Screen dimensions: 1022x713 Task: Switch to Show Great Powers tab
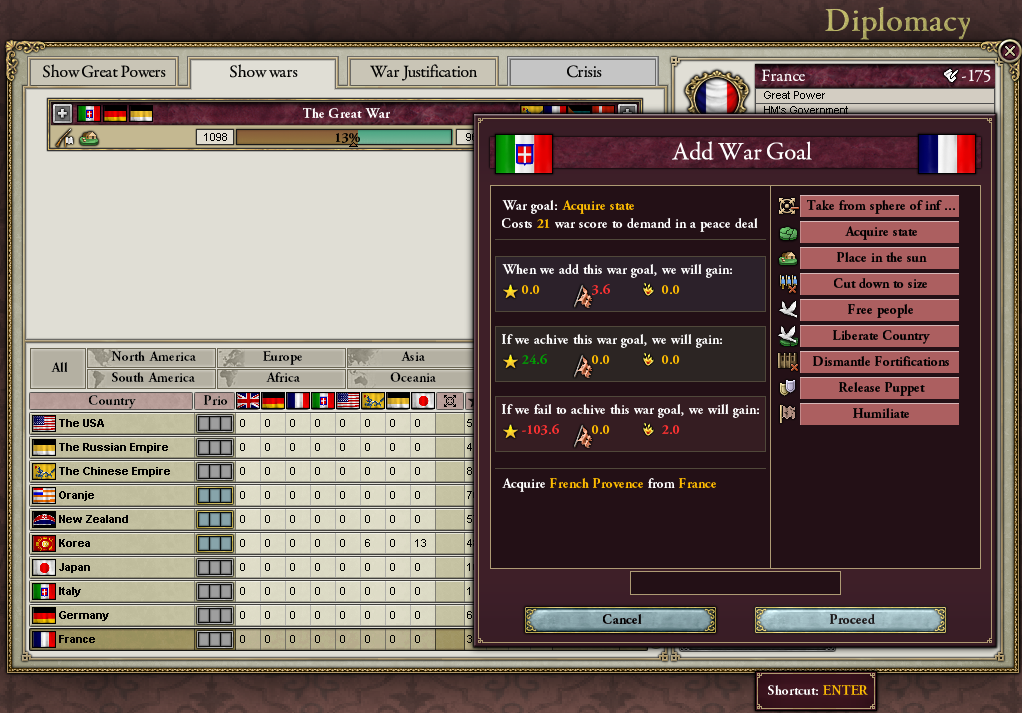pyautogui.click(x=104, y=72)
